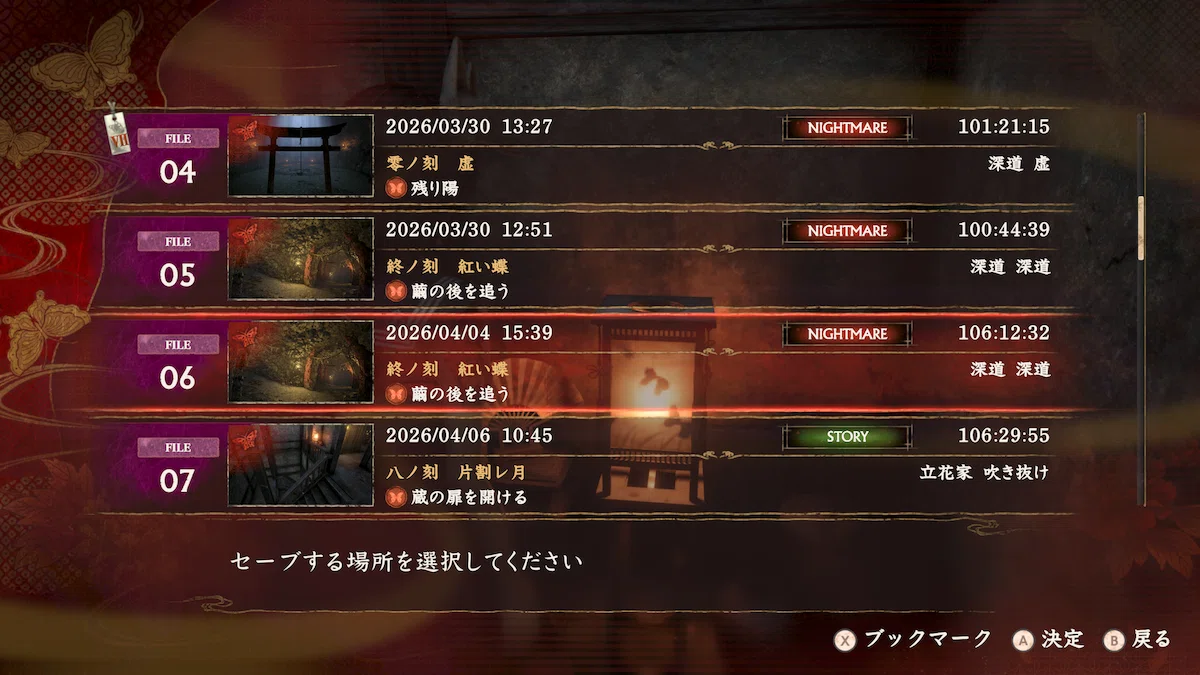Select save file 04
Screen dimensions: 1200x675
click(600, 157)
